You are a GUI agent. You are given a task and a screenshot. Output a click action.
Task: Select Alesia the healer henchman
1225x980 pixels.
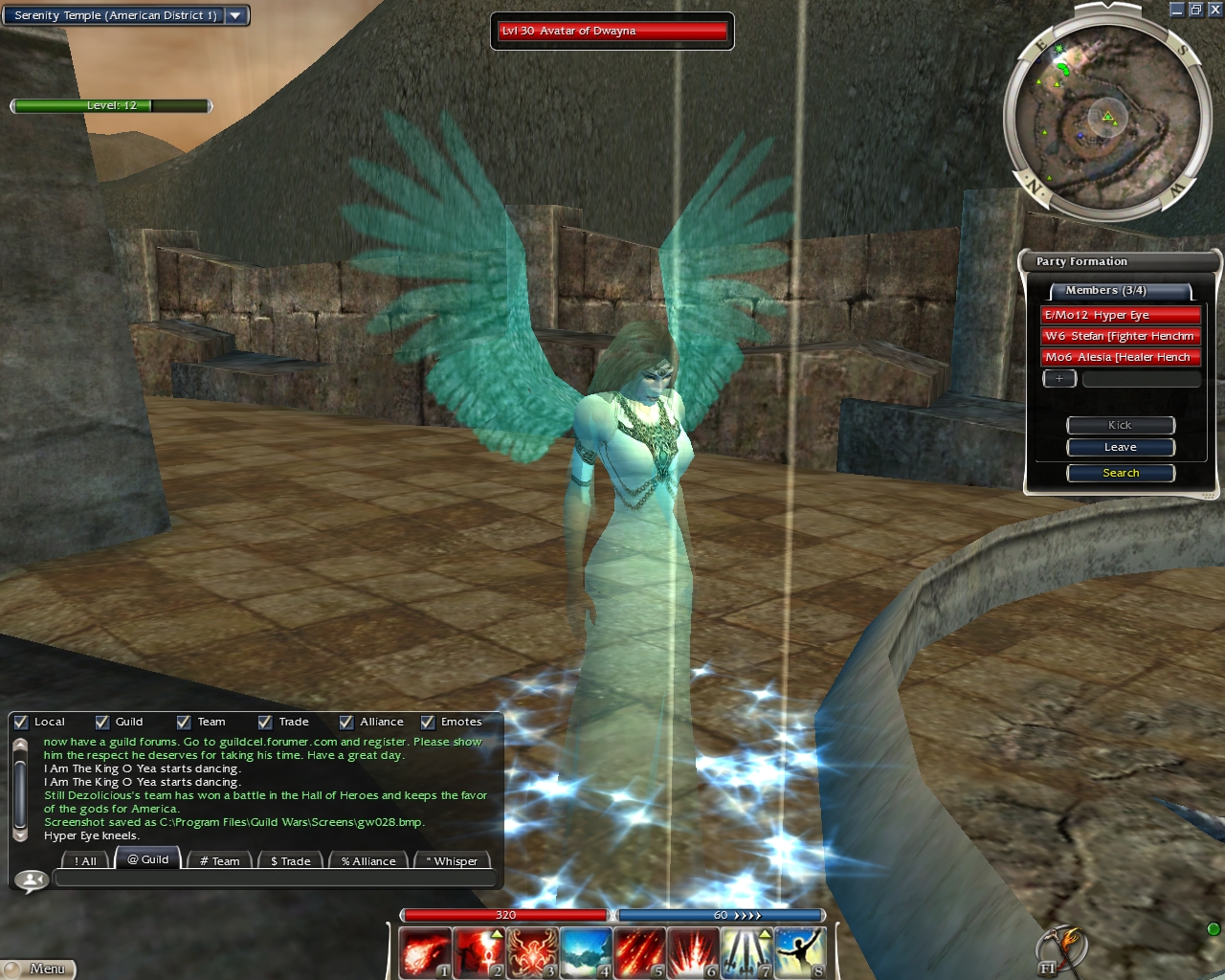point(1120,357)
